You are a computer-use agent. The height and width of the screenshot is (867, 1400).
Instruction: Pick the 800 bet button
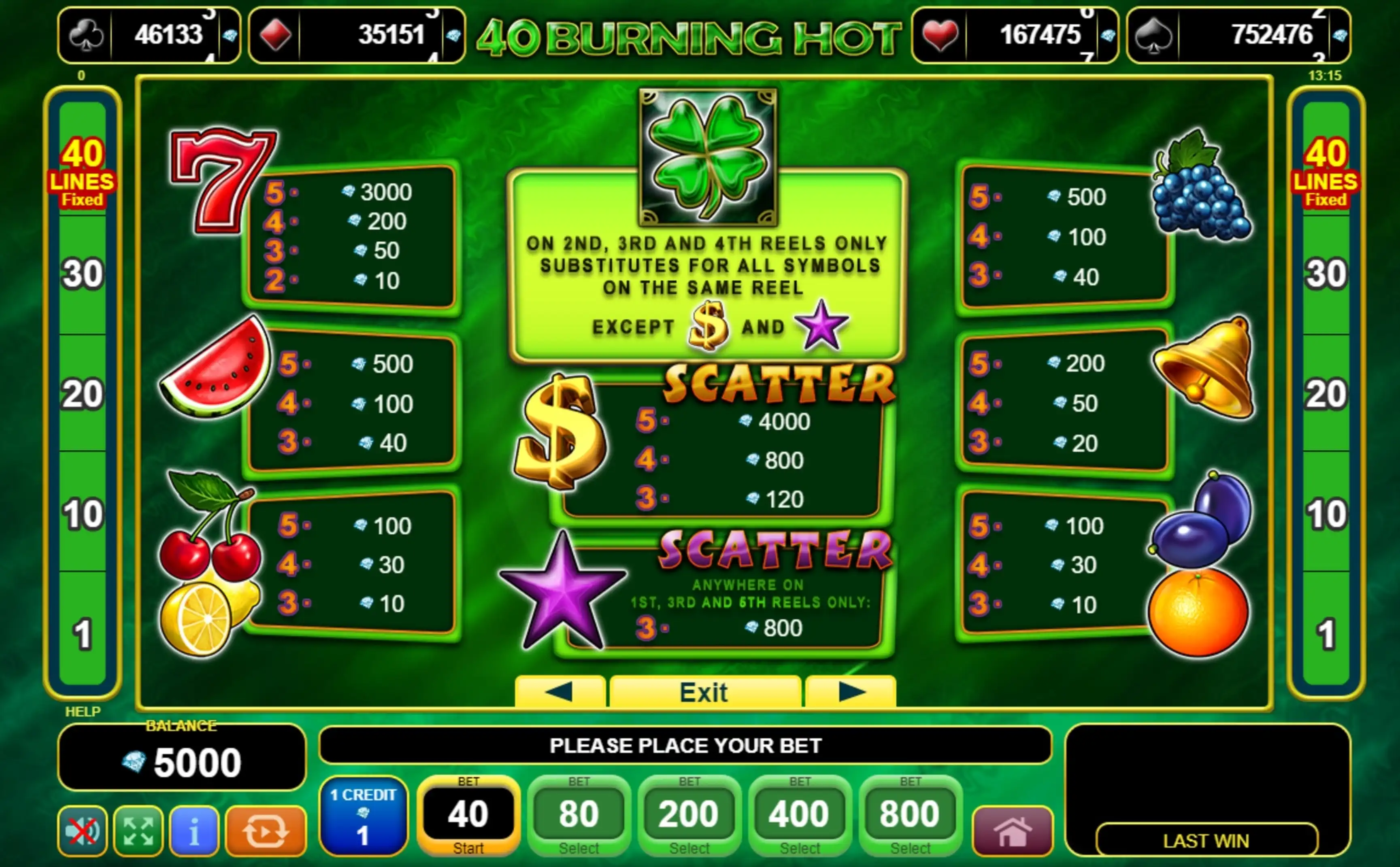click(x=910, y=815)
